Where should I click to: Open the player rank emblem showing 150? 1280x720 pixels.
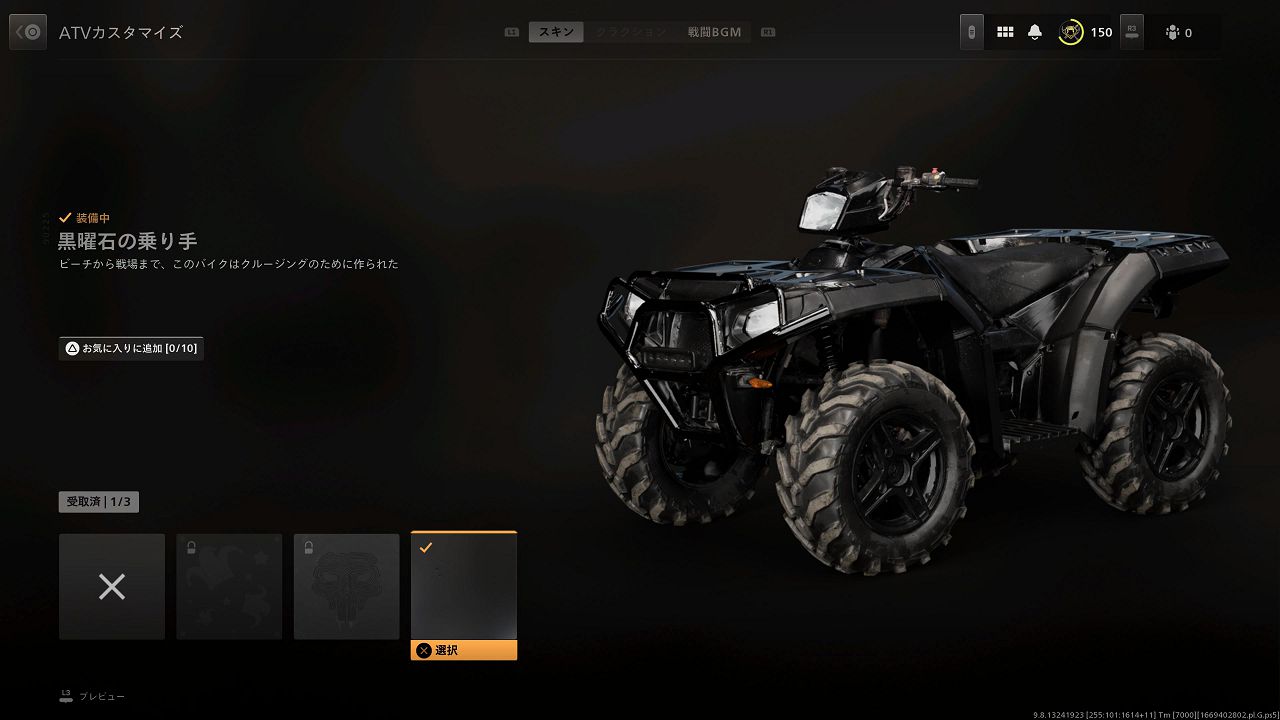click(1071, 32)
